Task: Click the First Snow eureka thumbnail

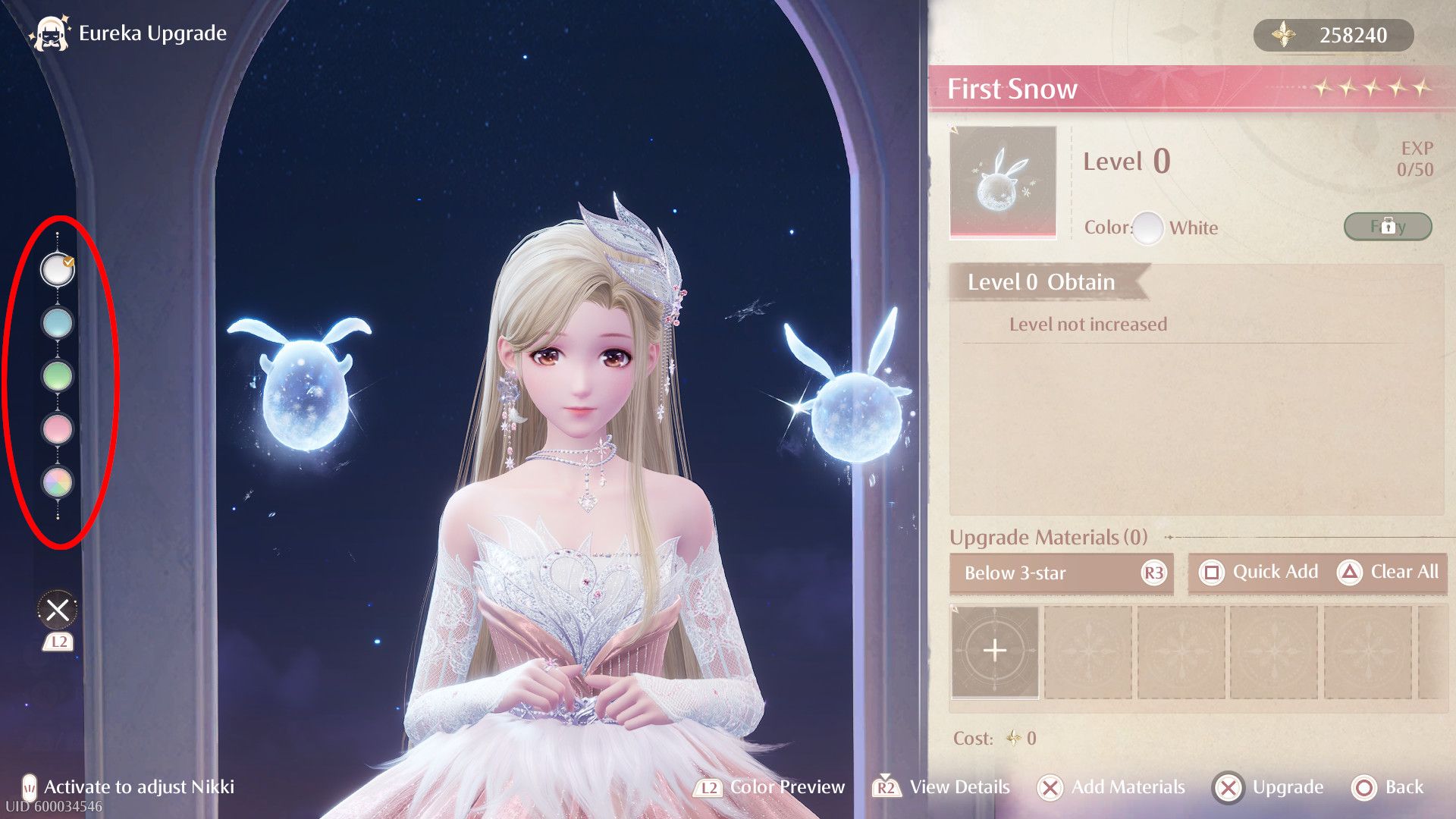Action: 1003,182
